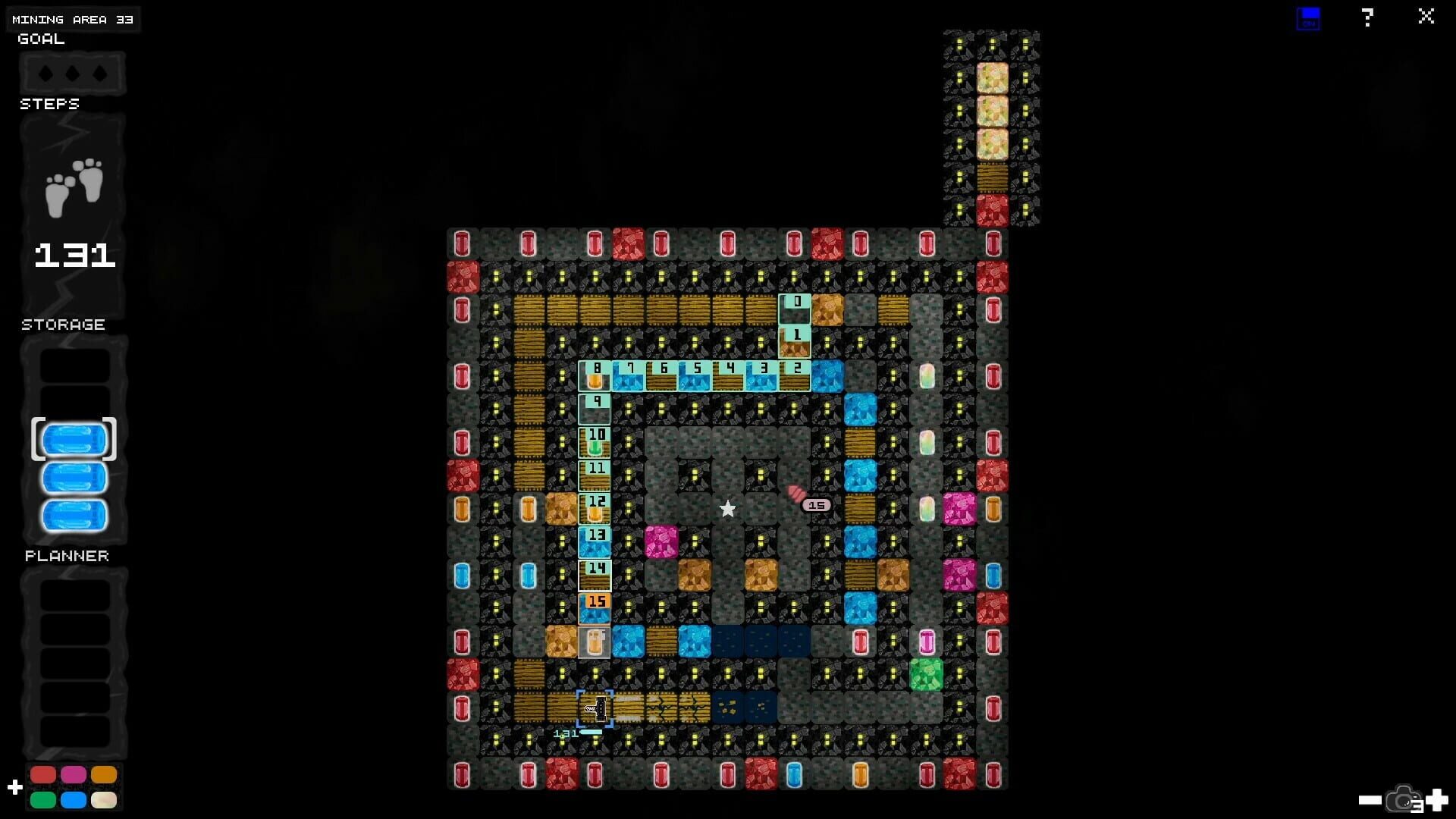1456x819 pixels.
Task: Click the three diamonds Goal icon
Action: pos(73,73)
